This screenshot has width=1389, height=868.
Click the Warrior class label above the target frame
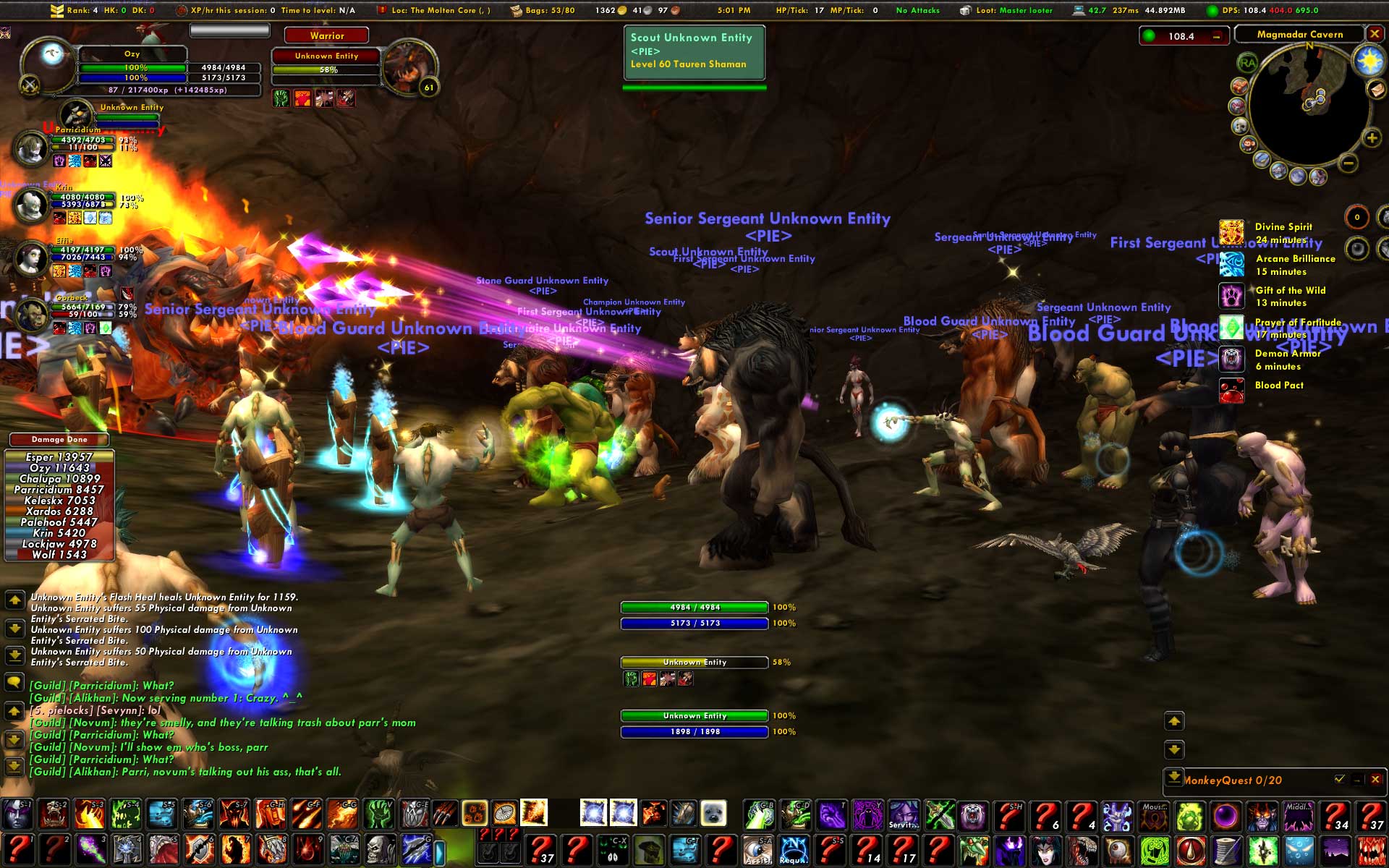pos(327,35)
